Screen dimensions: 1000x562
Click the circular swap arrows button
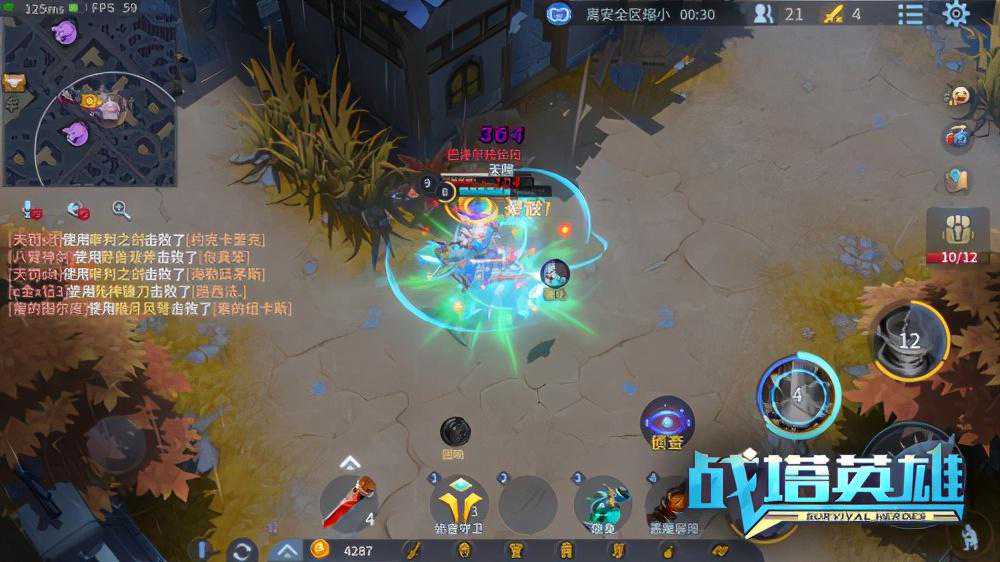point(241,550)
